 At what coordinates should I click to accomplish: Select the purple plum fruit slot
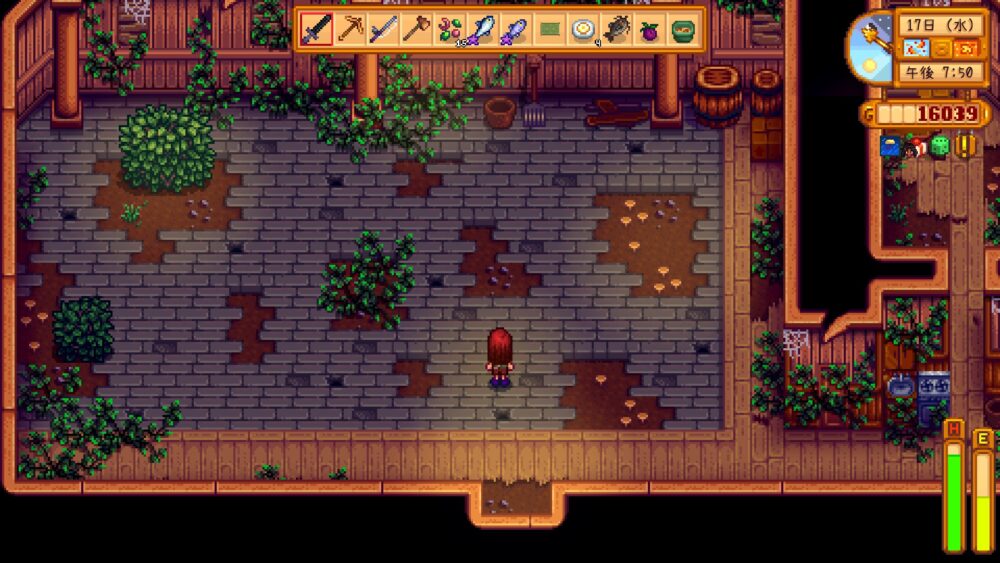pyautogui.click(x=649, y=29)
